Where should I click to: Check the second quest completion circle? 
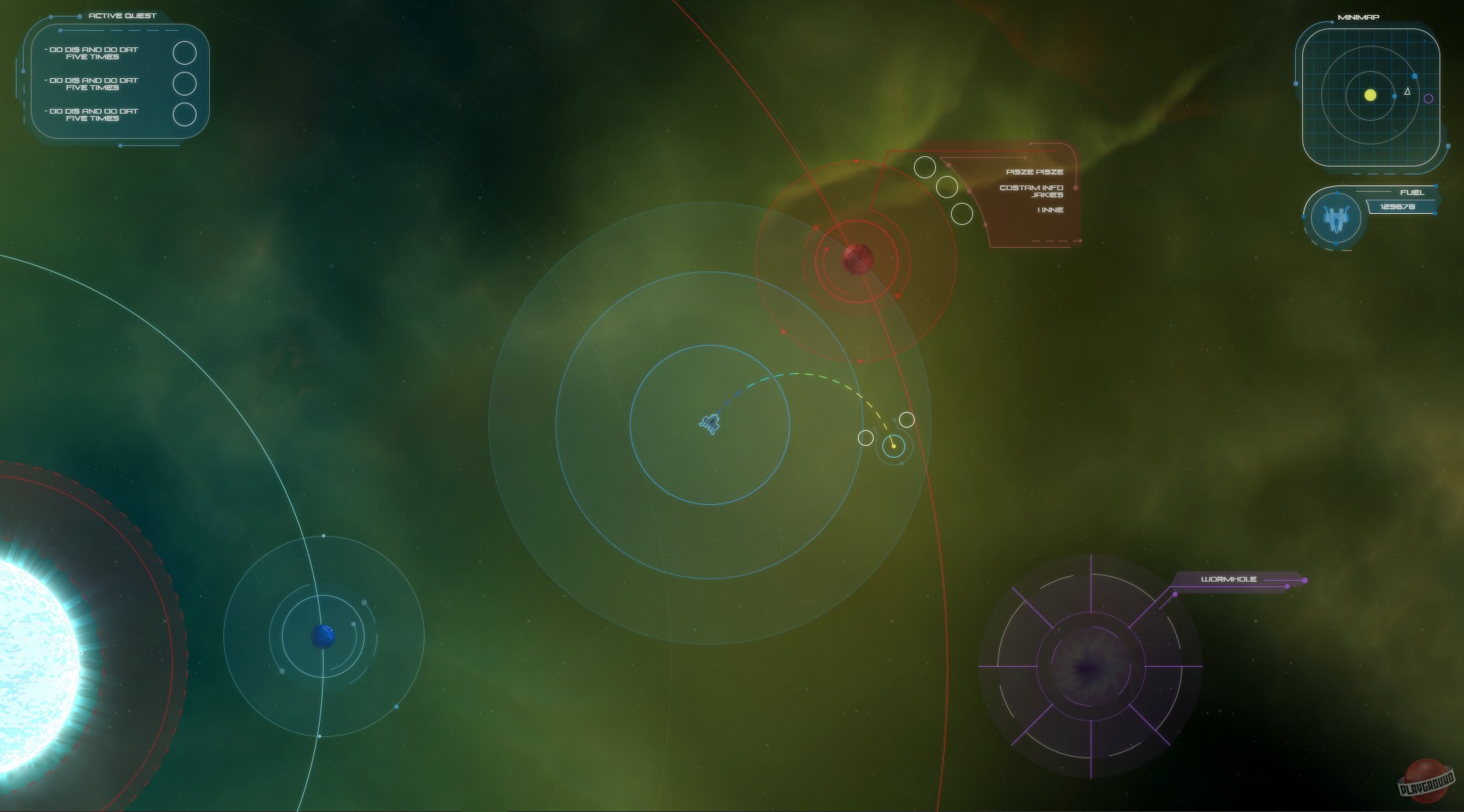coord(185,83)
